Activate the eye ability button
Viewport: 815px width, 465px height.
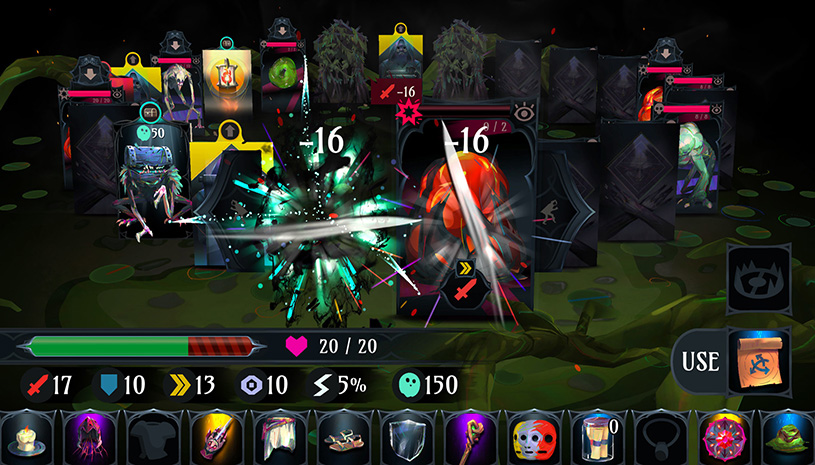(757, 279)
